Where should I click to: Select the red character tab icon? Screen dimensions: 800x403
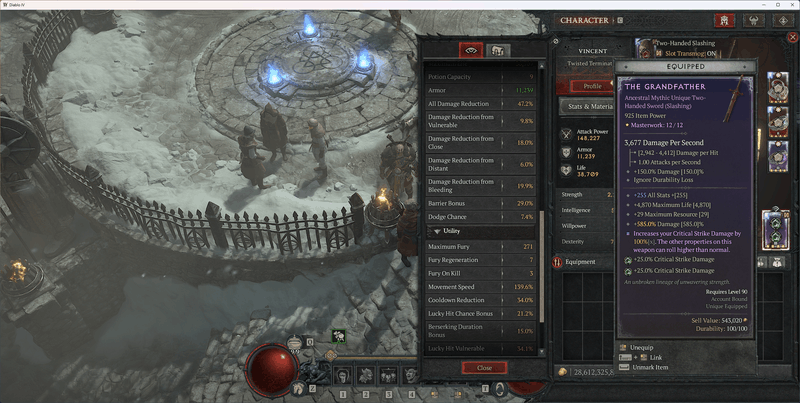click(723, 20)
